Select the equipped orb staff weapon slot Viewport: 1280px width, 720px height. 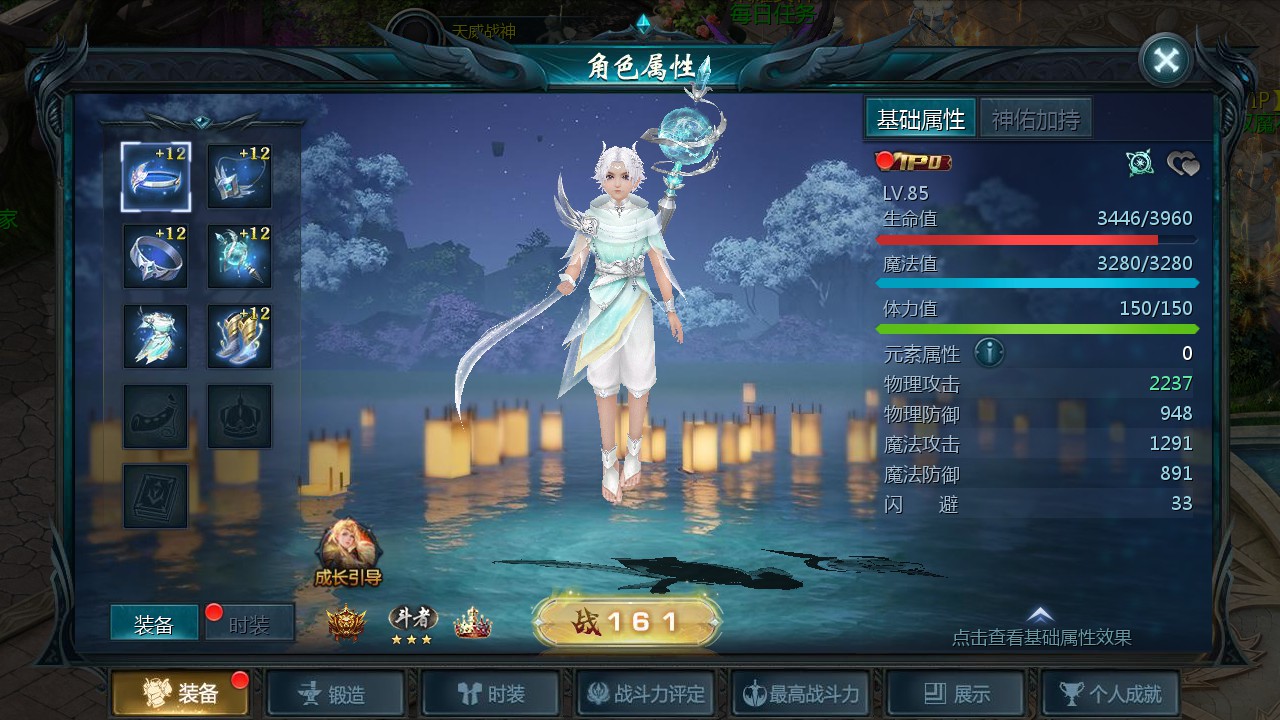click(239, 256)
